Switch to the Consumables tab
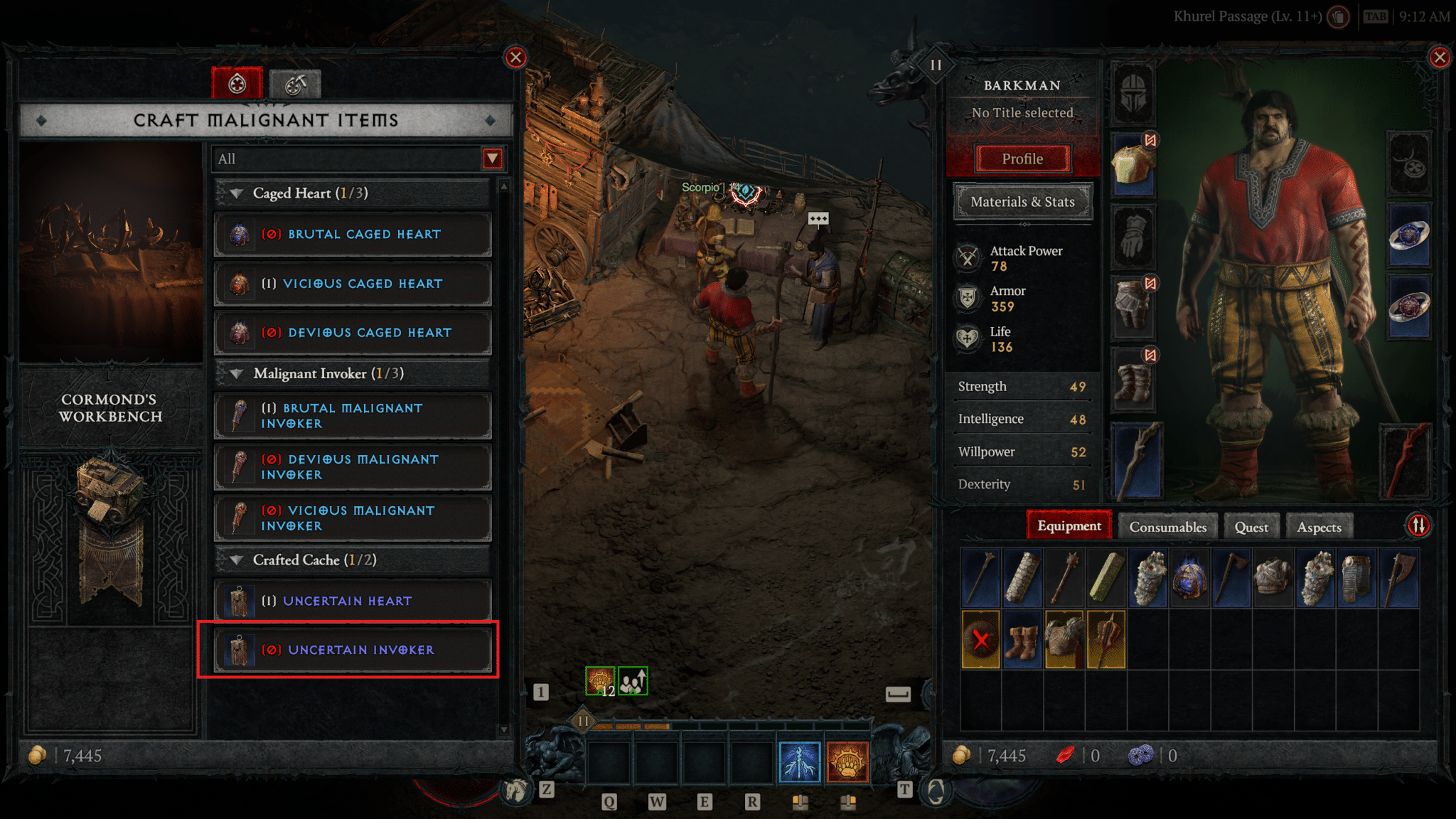1456x819 pixels. click(x=1167, y=527)
